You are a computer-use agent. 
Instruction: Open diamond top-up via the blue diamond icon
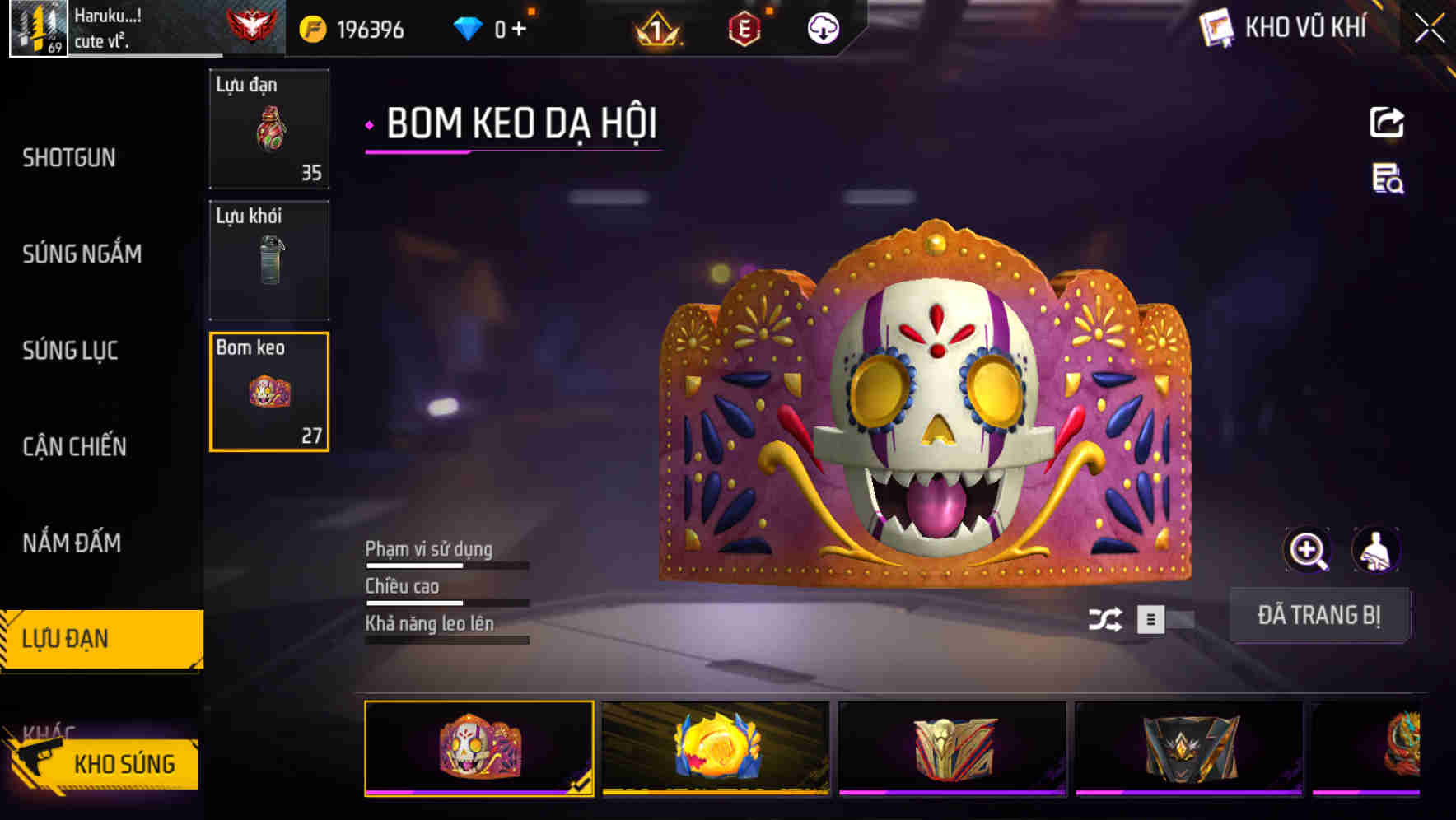467,27
